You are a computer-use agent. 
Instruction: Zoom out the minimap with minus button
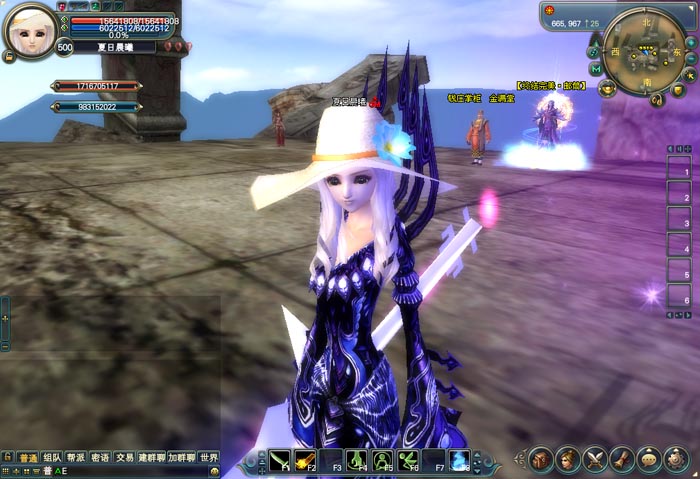coord(690,58)
